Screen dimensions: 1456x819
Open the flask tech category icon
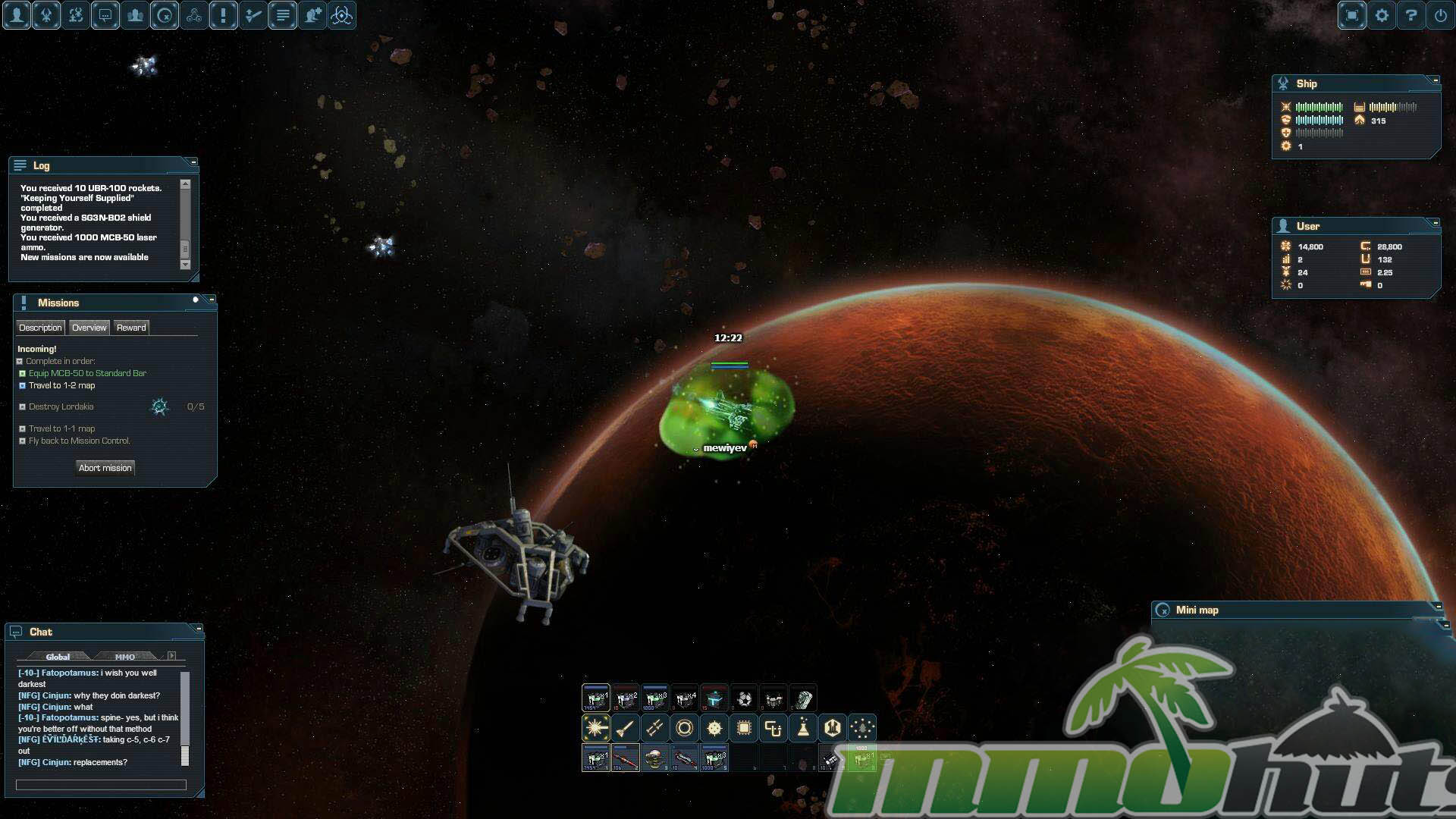tap(803, 728)
